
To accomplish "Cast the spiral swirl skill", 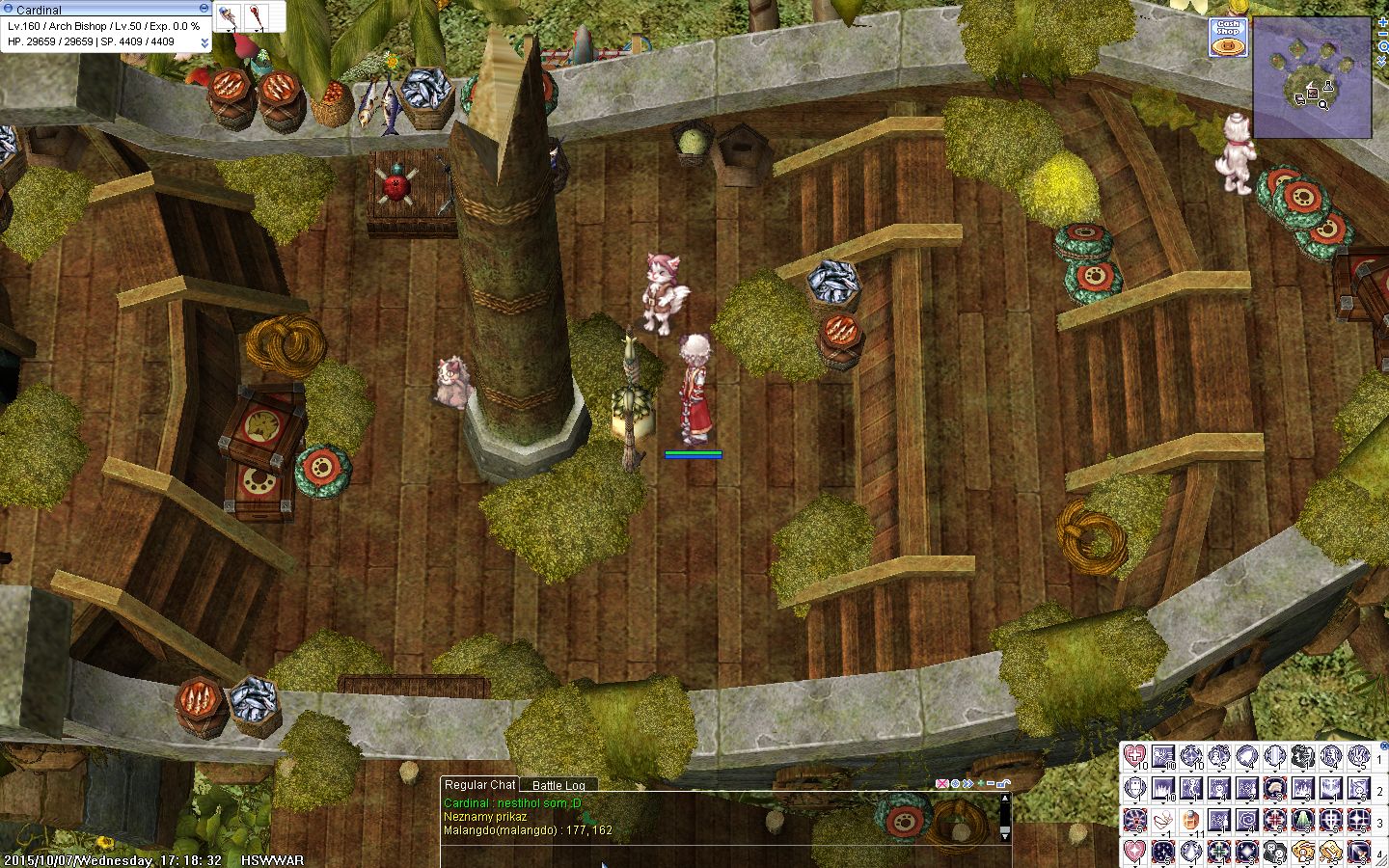I will [1247, 821].
